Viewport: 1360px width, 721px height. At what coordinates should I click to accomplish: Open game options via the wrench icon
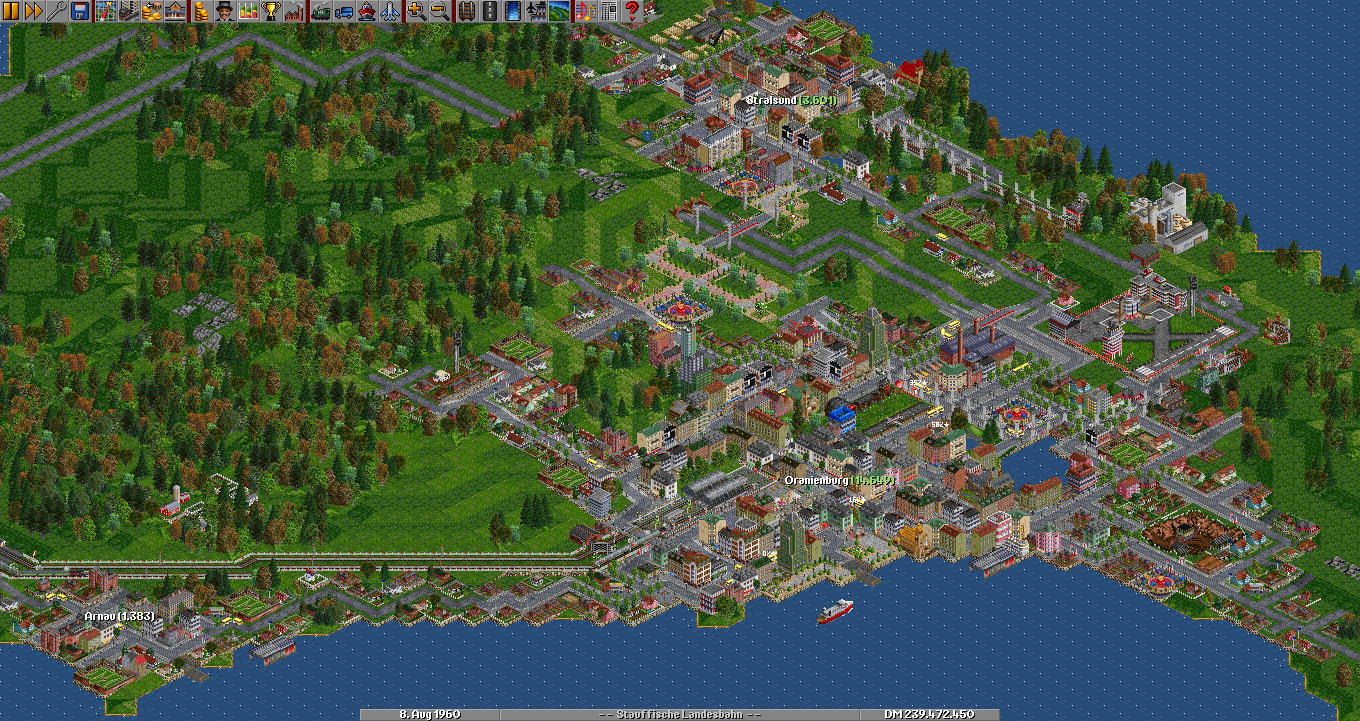point(55,11)
